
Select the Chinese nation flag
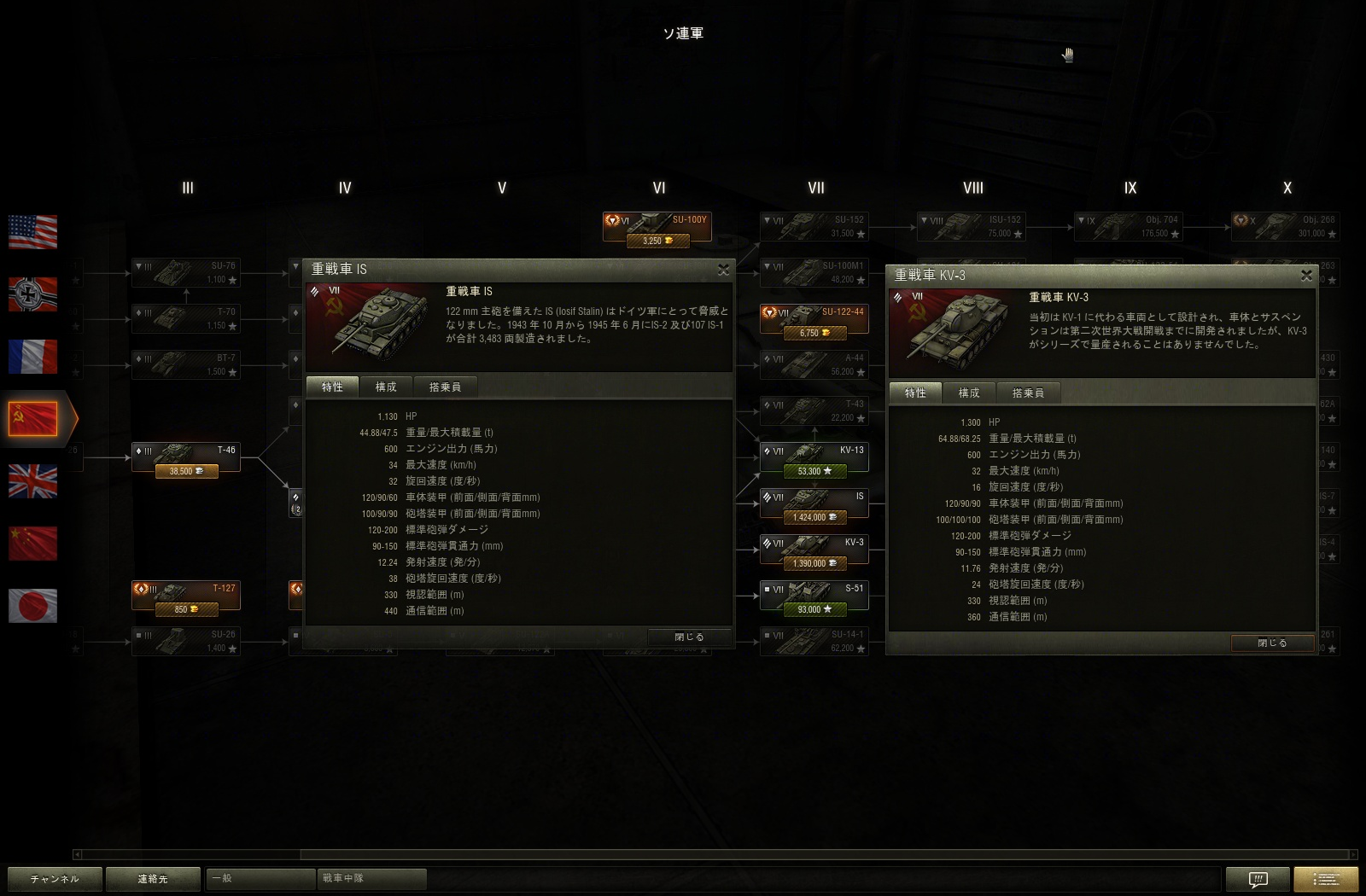pyautogui.click(x=33, y=544)
